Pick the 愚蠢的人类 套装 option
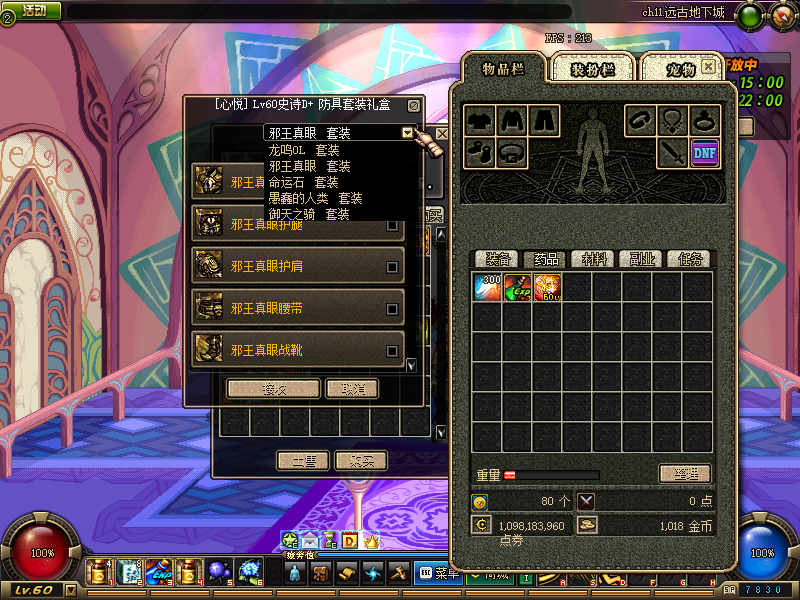Screen dimensions: 800x600 coord(315,198)
